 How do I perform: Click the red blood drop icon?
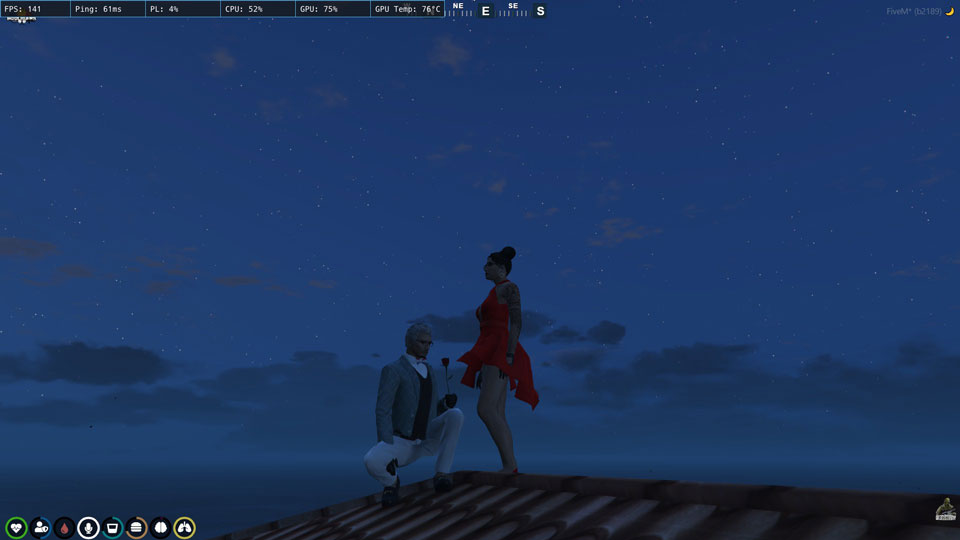64,527
